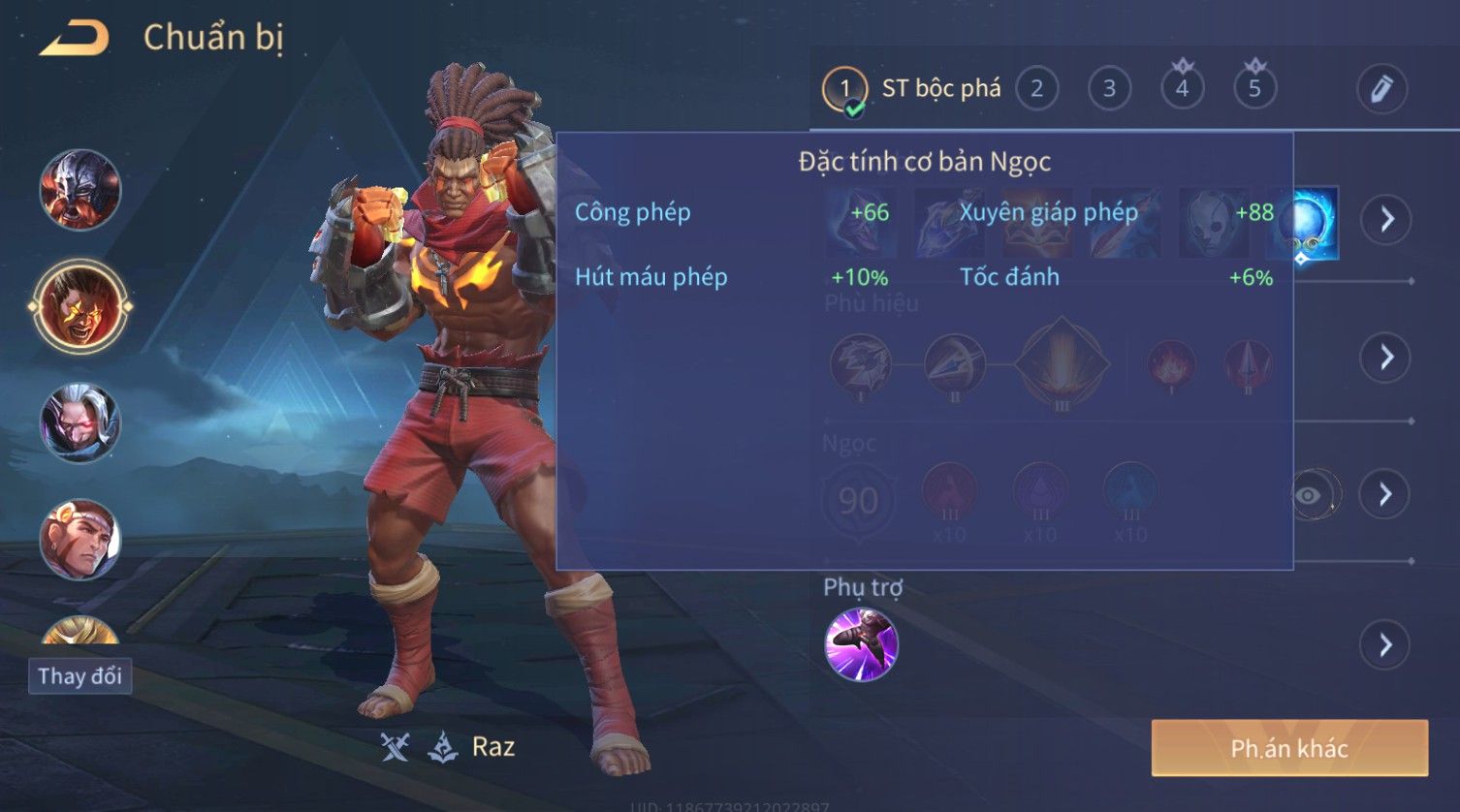The width and height of the screenshot is (1460, 812).
Task: Select the Phụ trợ support skill icon
Action: coord(861,644)
